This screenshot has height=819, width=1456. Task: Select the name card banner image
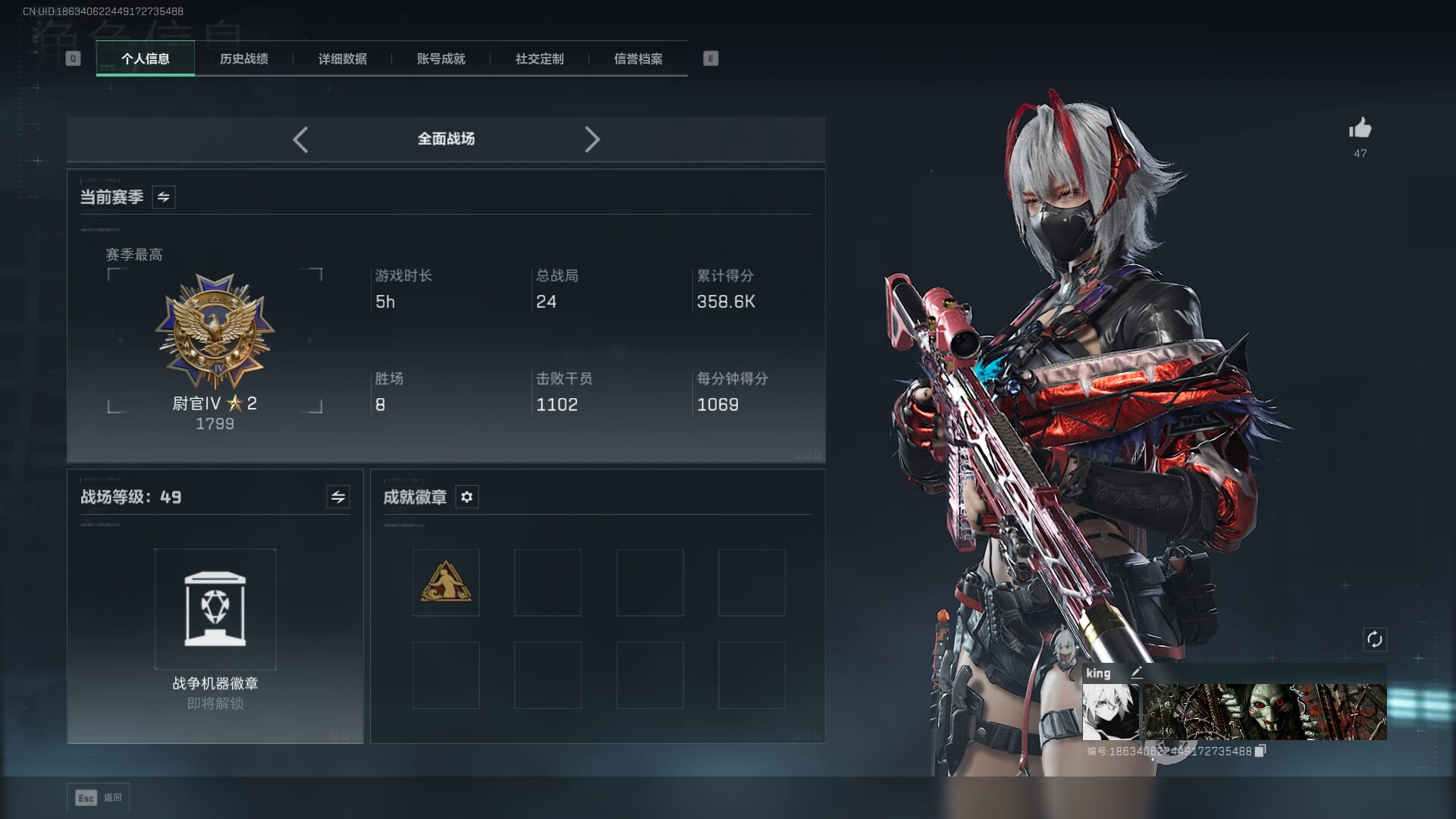(1265, 712)
